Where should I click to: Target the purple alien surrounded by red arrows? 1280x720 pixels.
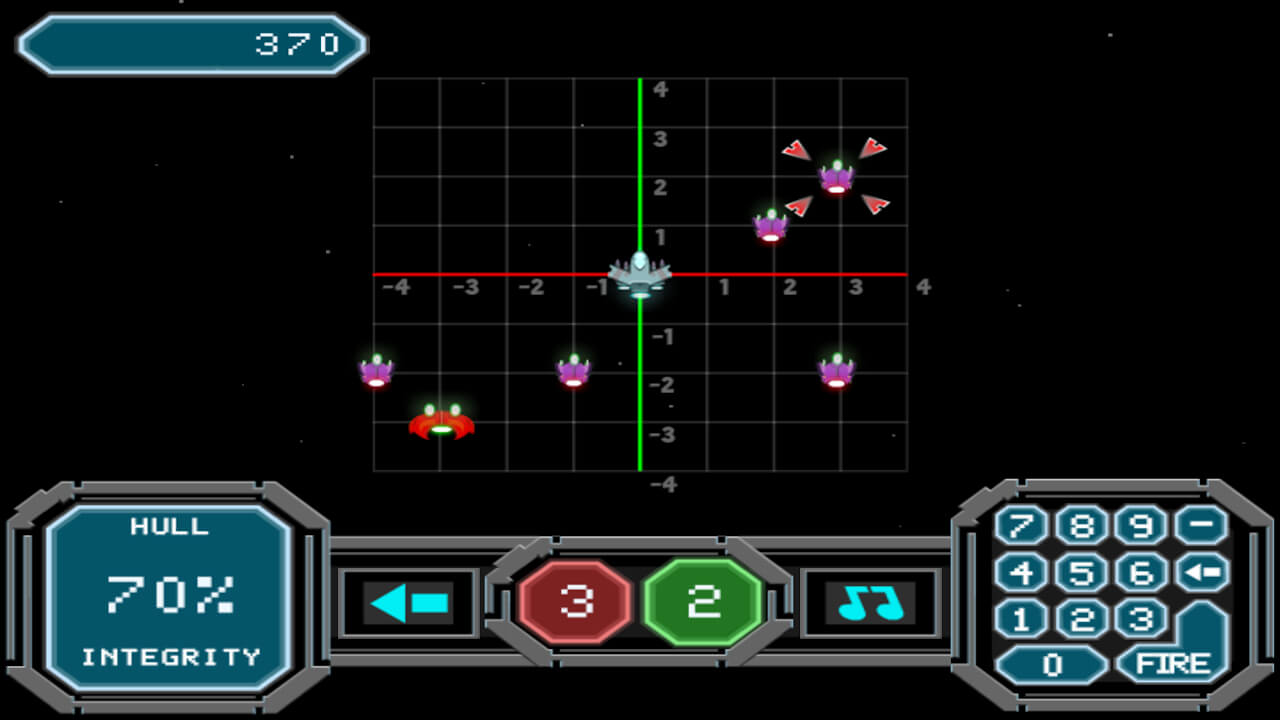(836, 180)
